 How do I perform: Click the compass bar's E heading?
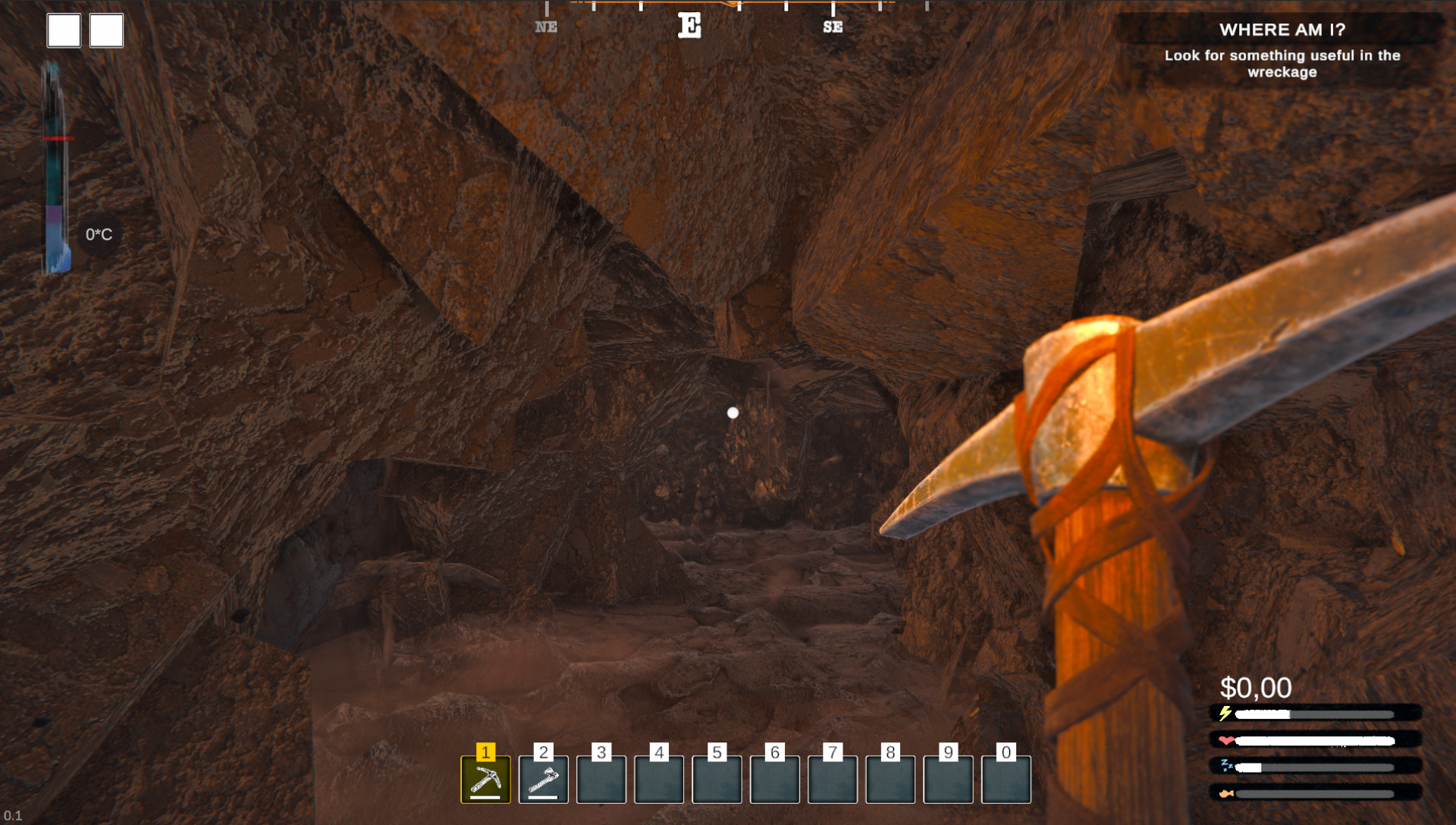pos(689,26)
